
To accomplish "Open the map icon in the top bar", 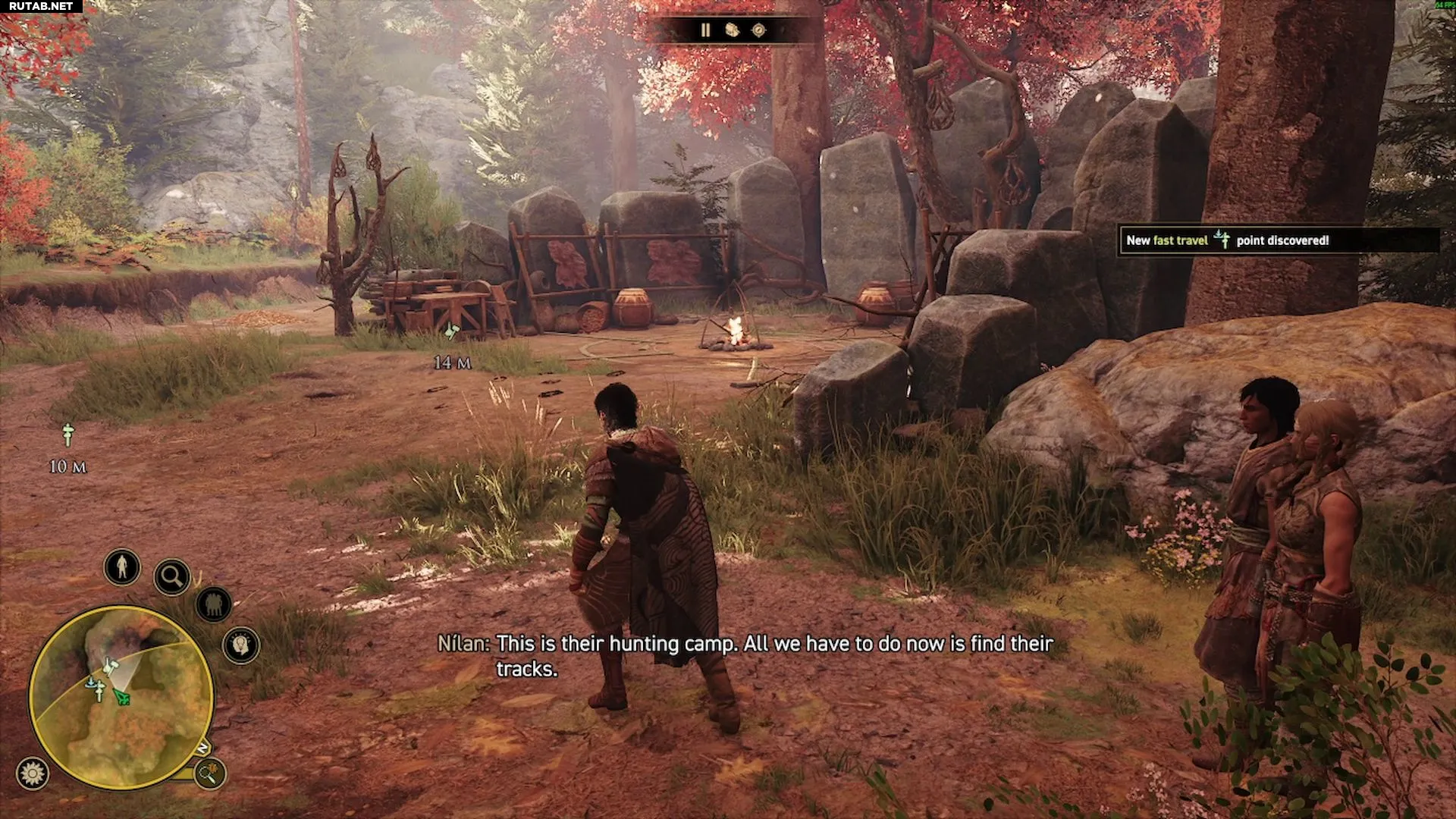I will tap(732, 30).
